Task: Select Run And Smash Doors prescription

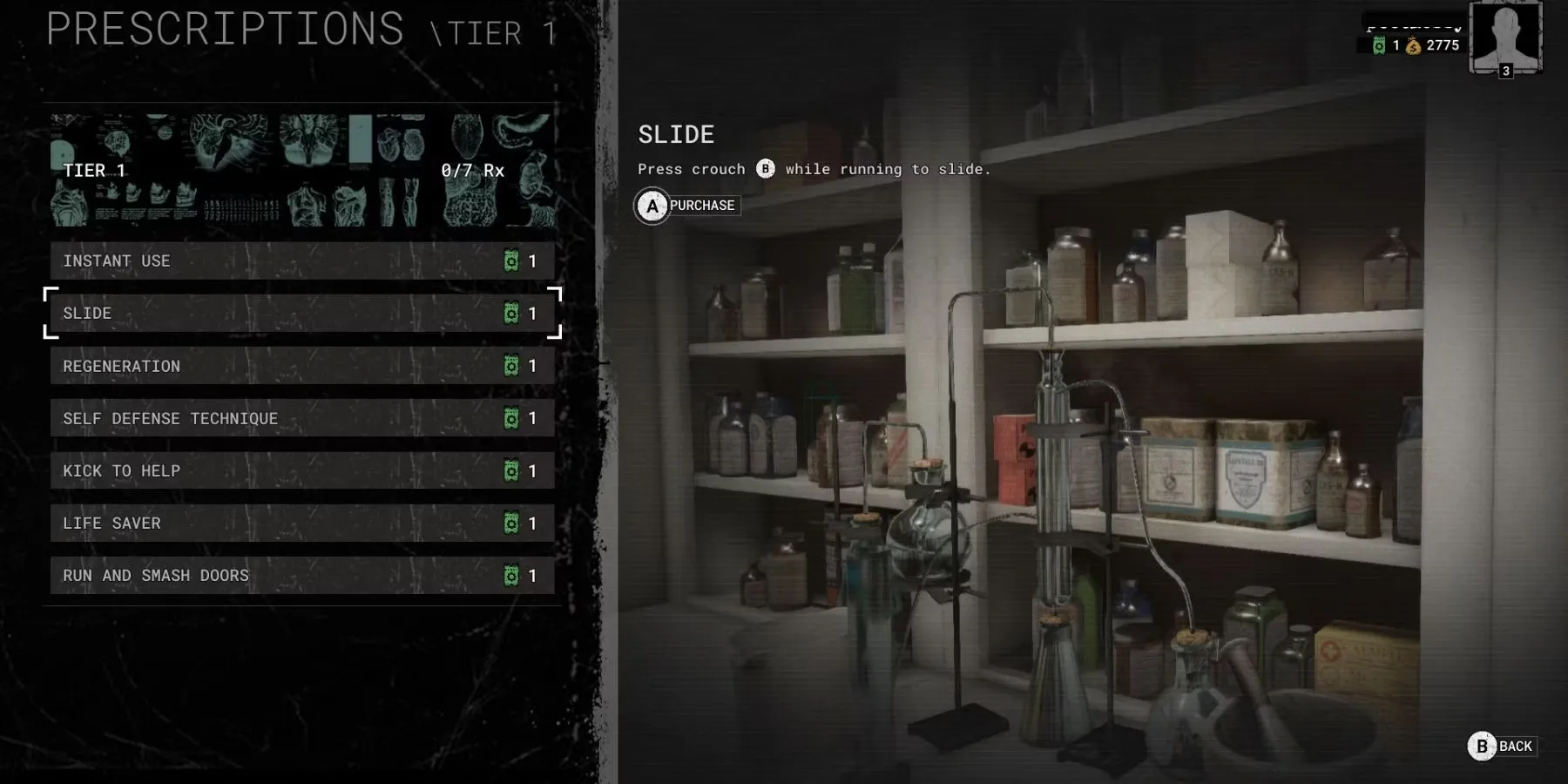Action: coord(301,576)
